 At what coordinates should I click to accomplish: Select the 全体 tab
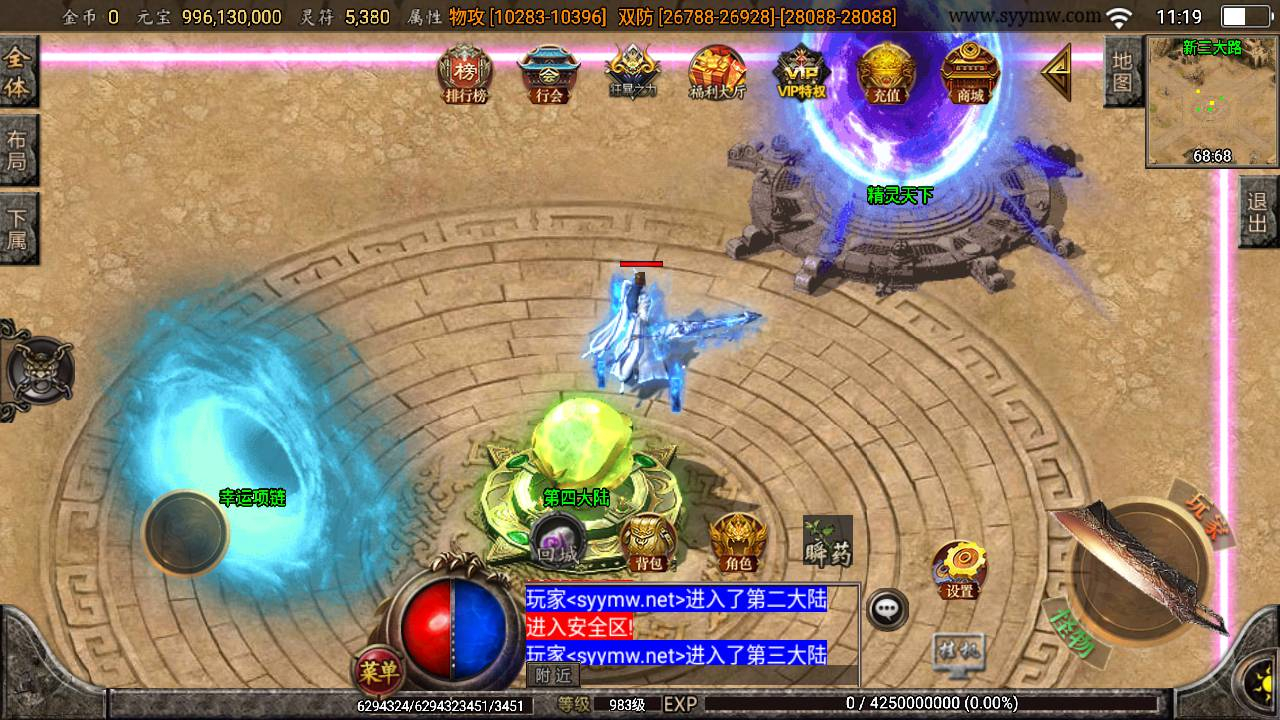click(x=18, y=72)
